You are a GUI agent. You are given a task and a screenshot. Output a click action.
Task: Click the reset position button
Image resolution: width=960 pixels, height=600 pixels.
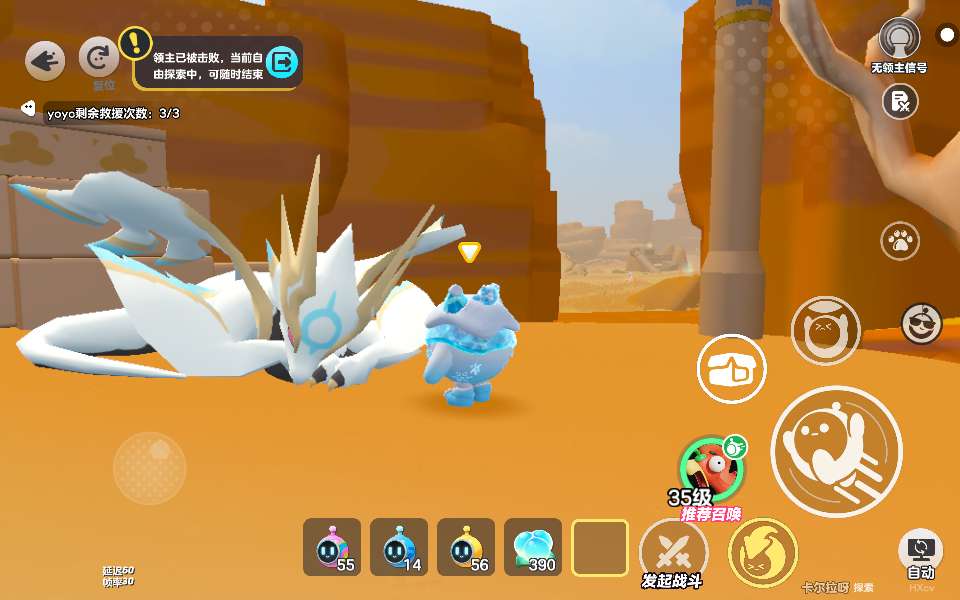click(x=98, y=58)
